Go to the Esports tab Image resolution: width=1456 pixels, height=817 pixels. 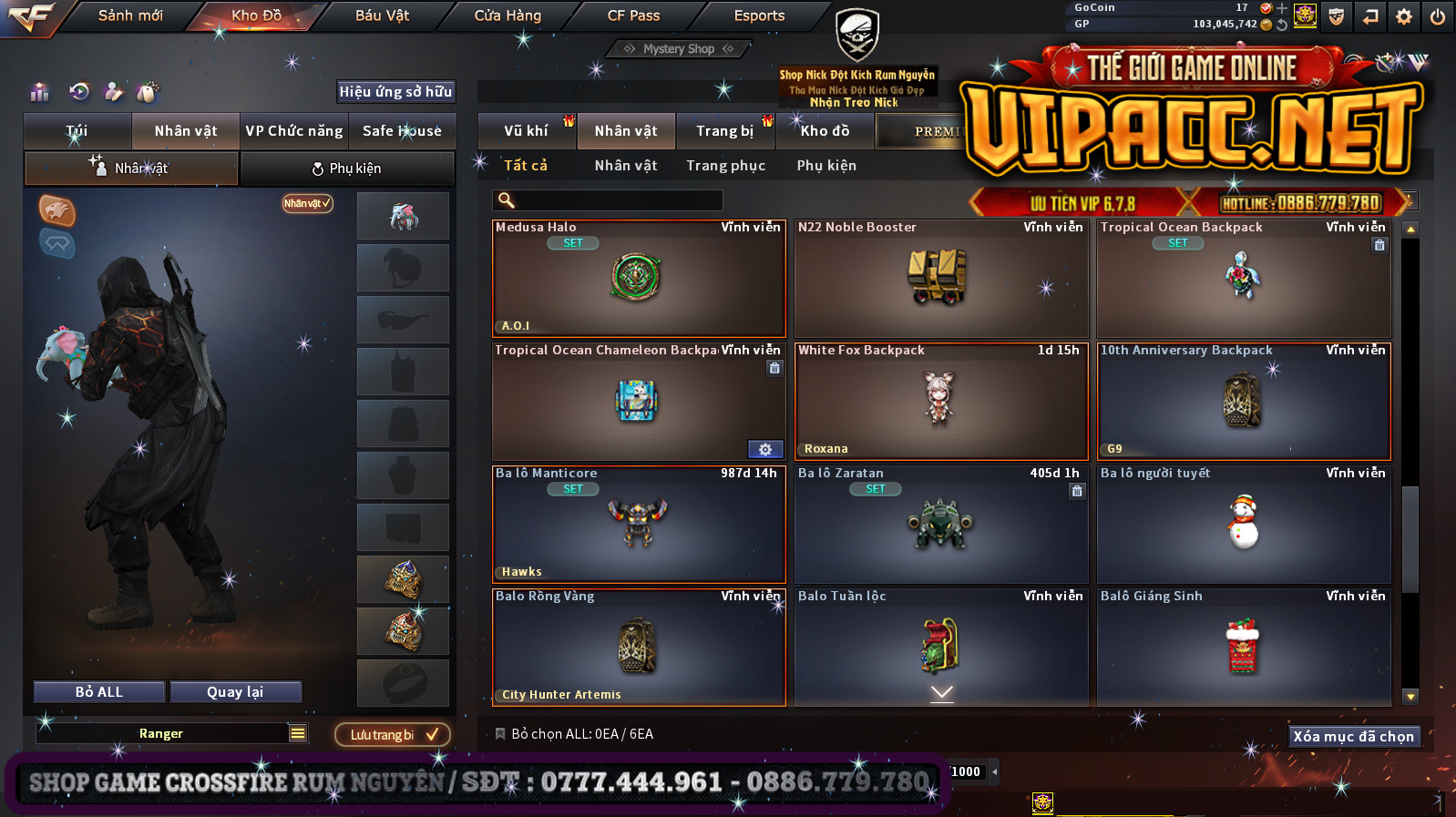(x=759, y=15)
